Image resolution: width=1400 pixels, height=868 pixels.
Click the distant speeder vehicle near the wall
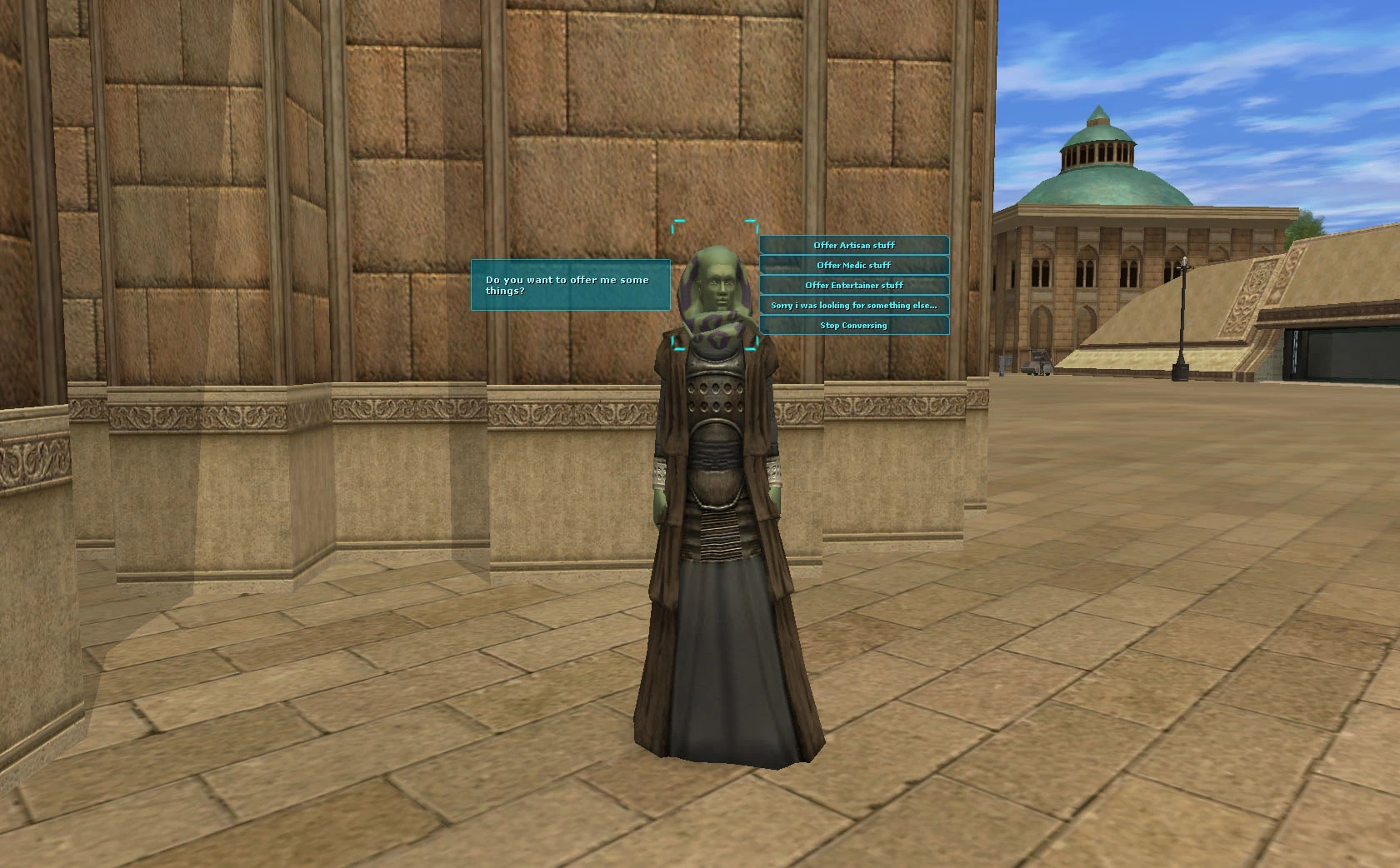point(1037,362)
